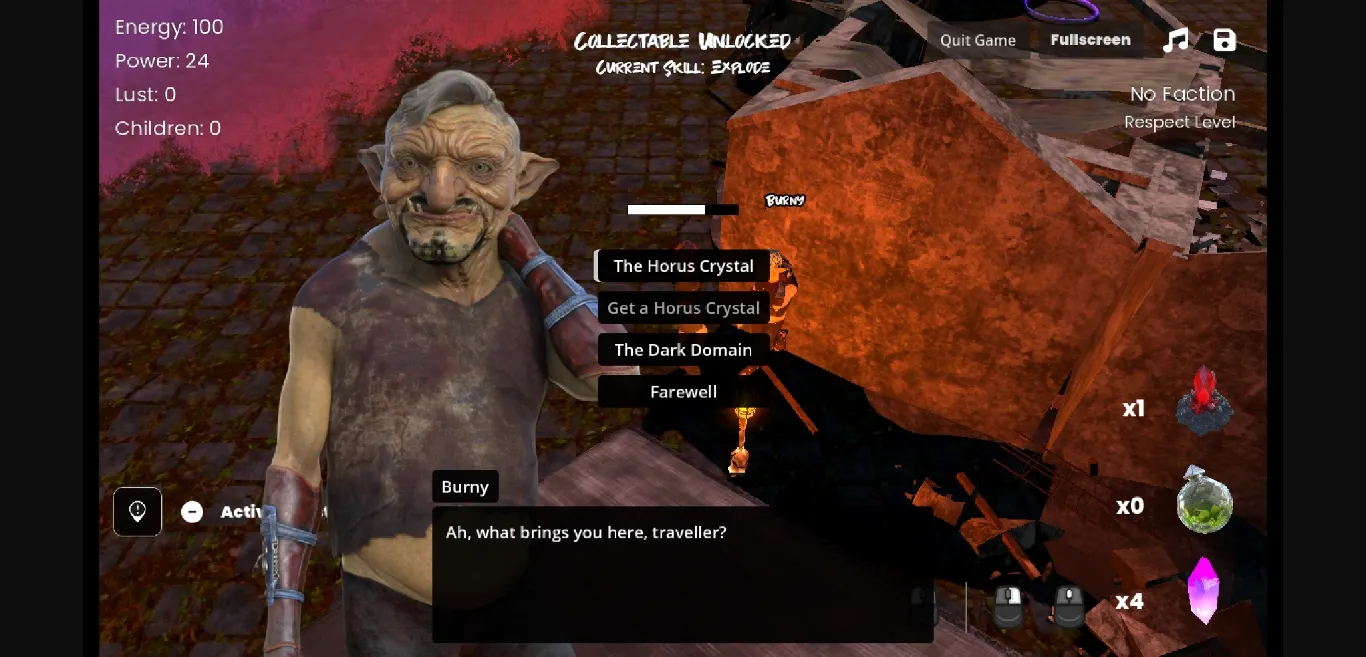The image size is (1366, 657).
Task: Open the map marker button
Action: [138, 512]
